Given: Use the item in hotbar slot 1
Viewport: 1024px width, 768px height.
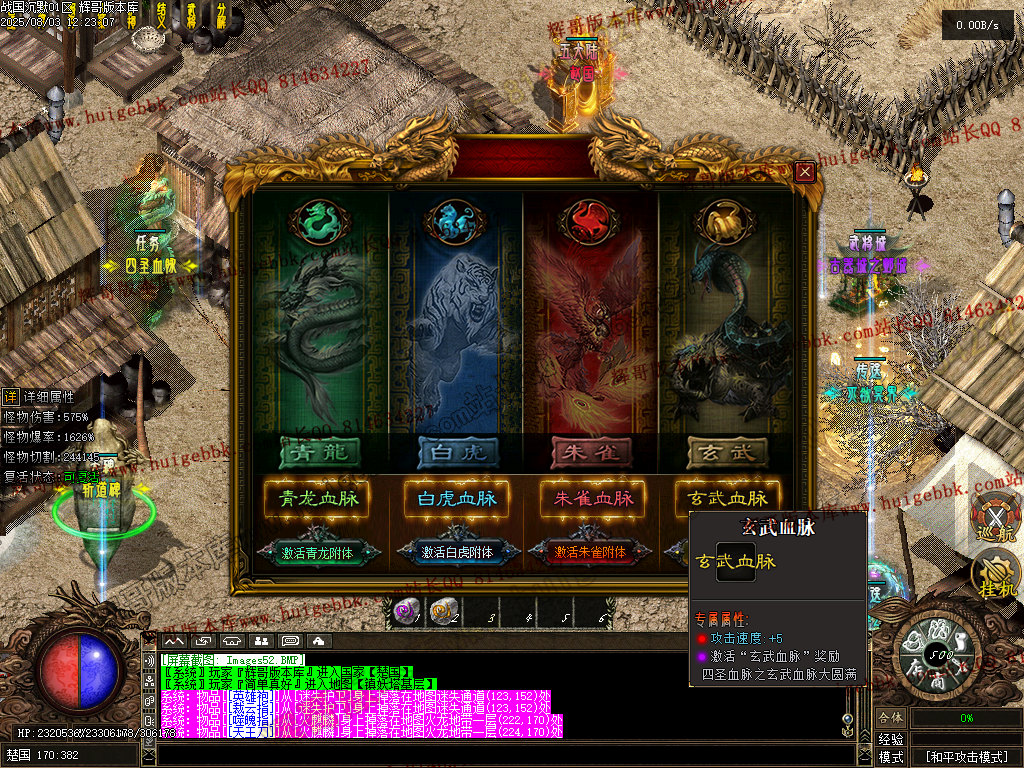Looking at the screenshot, I should coord(405,611).
